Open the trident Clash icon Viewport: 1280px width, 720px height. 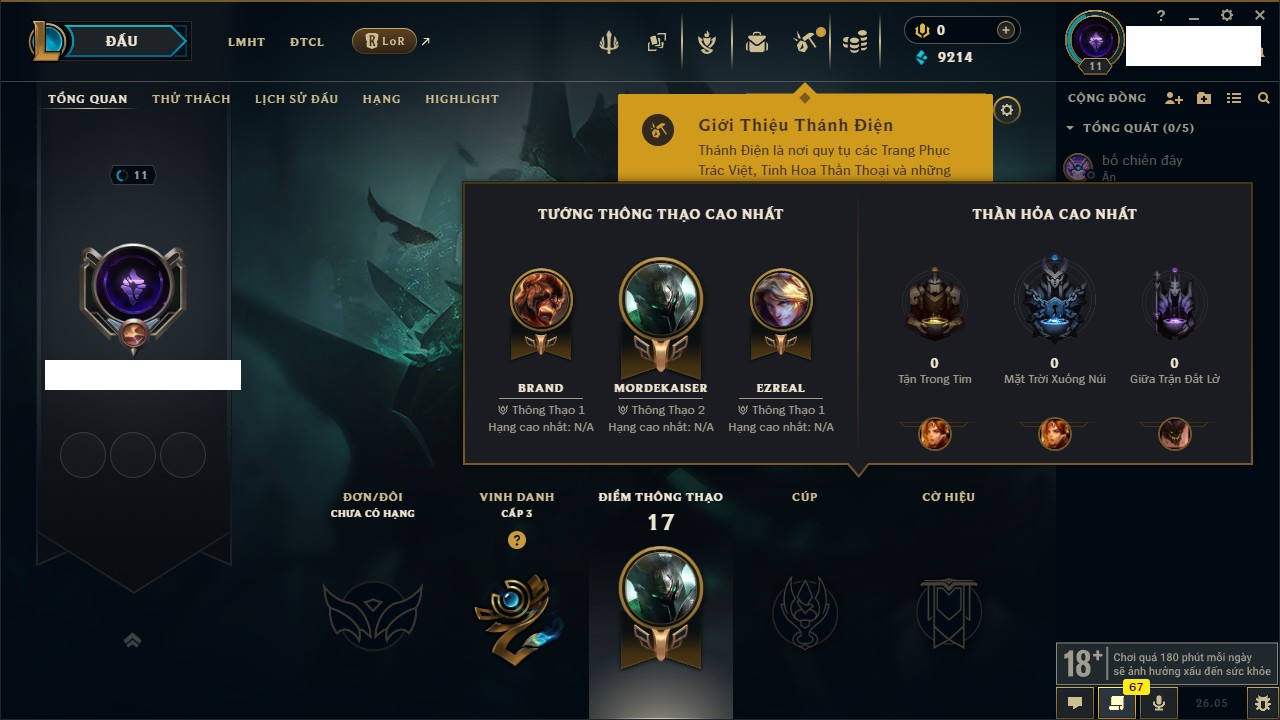pyautogui.click(x=609, y=42)
